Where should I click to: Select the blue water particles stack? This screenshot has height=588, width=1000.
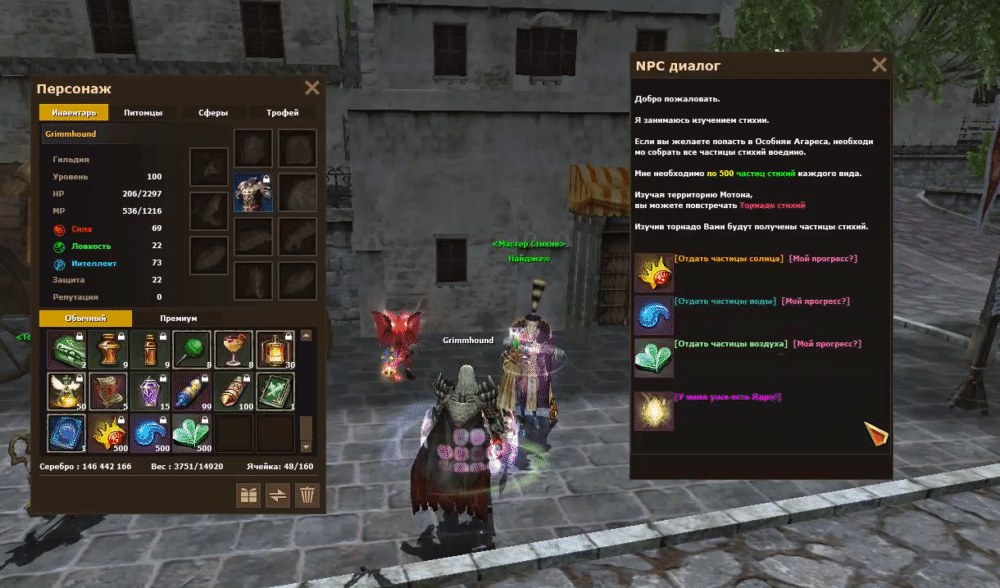click(149, 433)
